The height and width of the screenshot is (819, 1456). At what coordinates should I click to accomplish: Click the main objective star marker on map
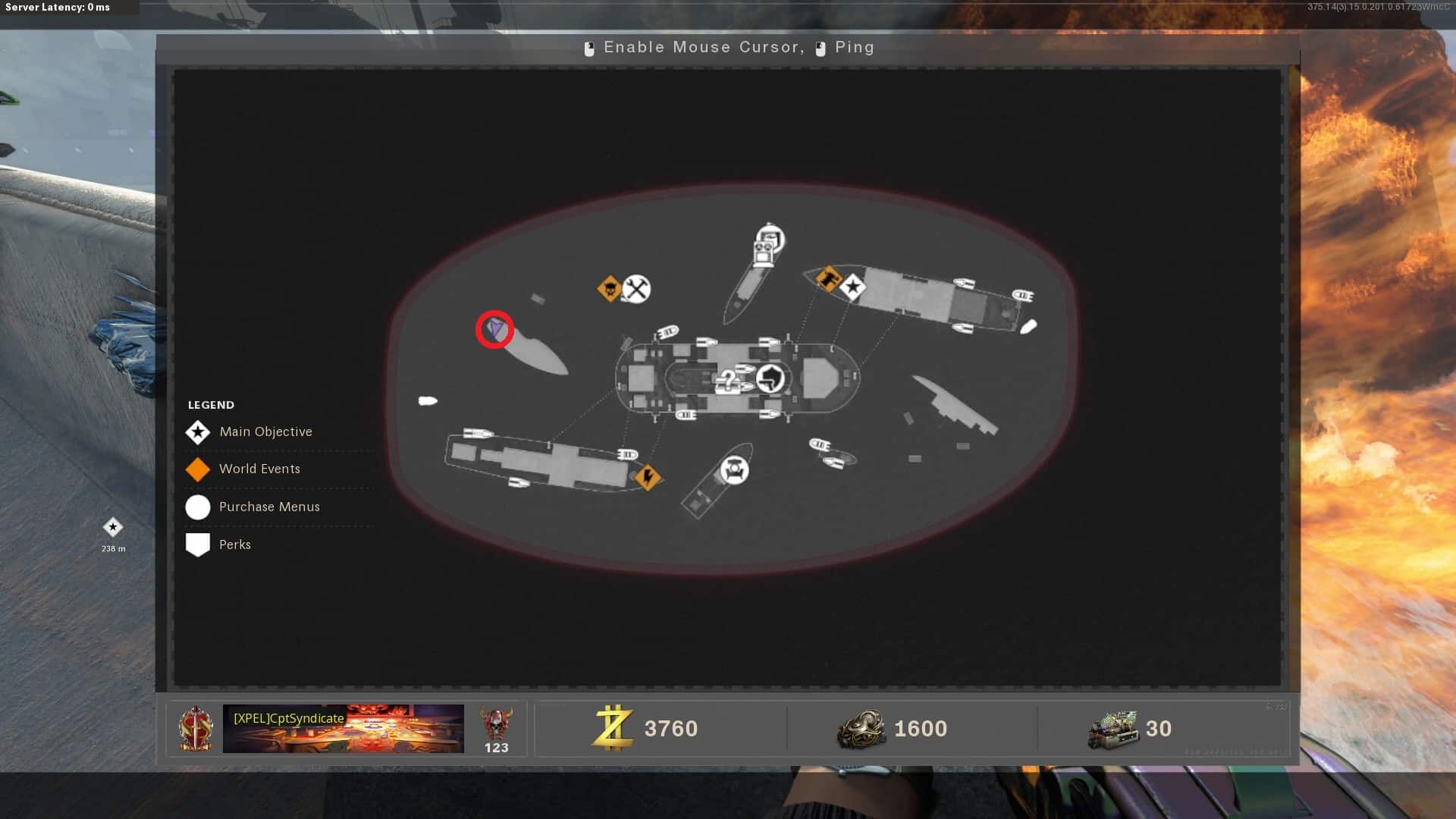tap(853, 287)
